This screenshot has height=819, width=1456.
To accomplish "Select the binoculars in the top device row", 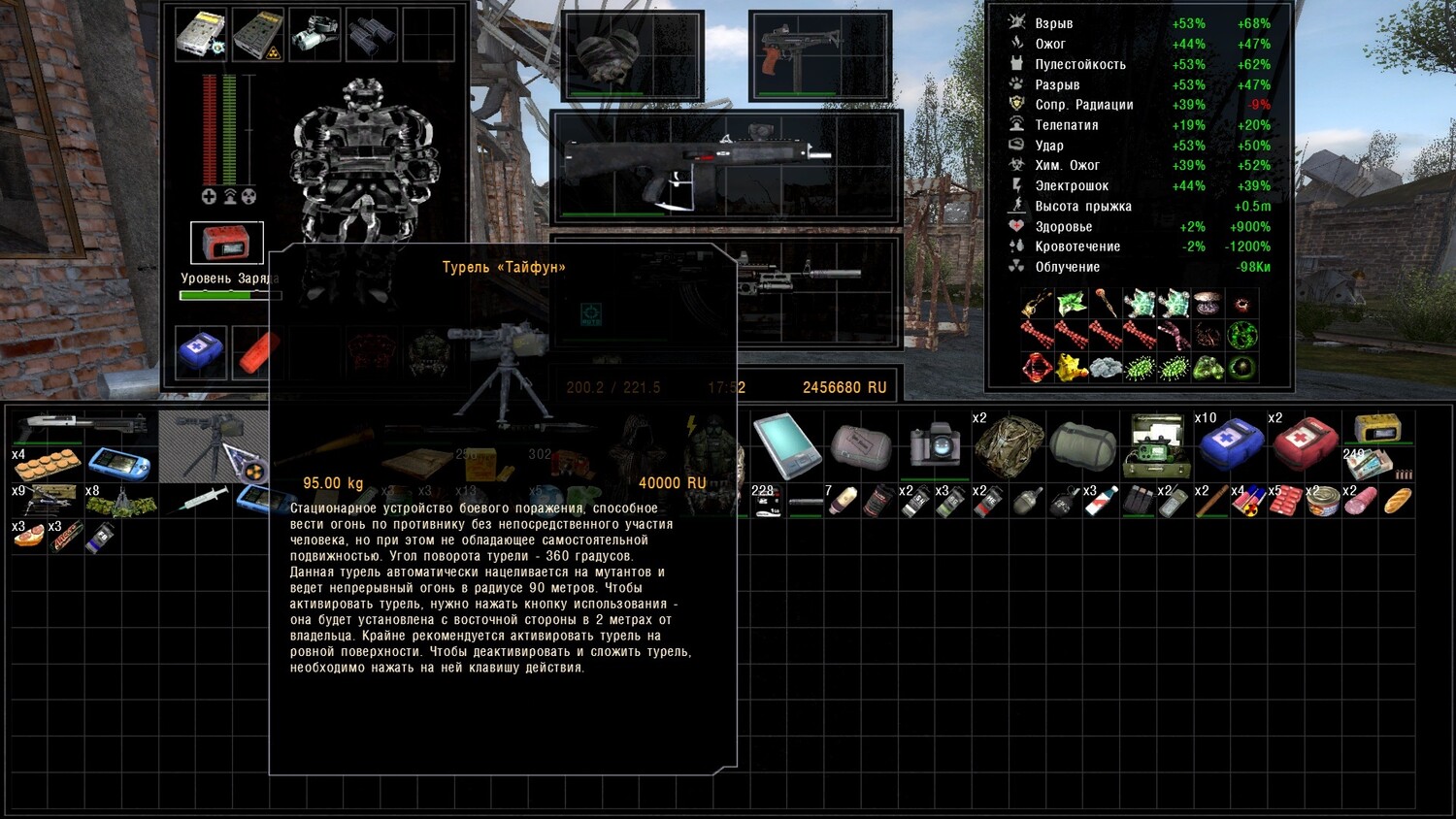I will pyautogui.click(x=371, y=34).
